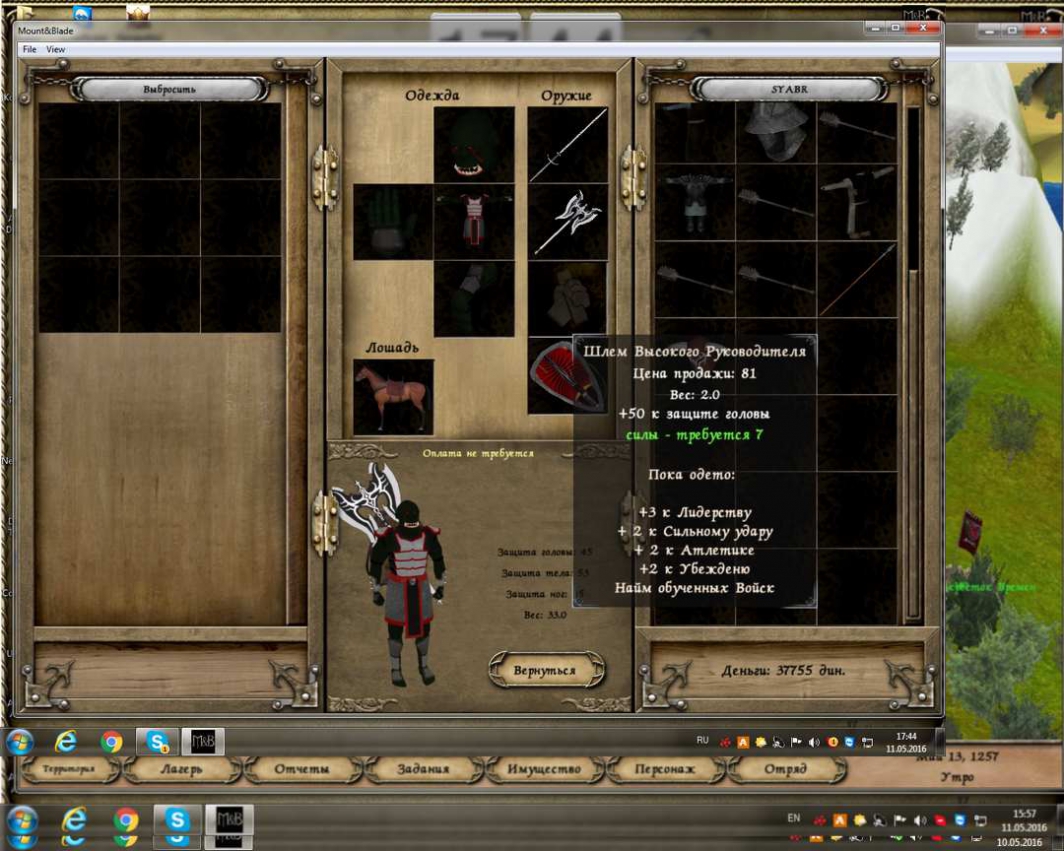Select the equipped helmet slot under Одежда
Screen dimensions: 1064x851
[474, 145]
